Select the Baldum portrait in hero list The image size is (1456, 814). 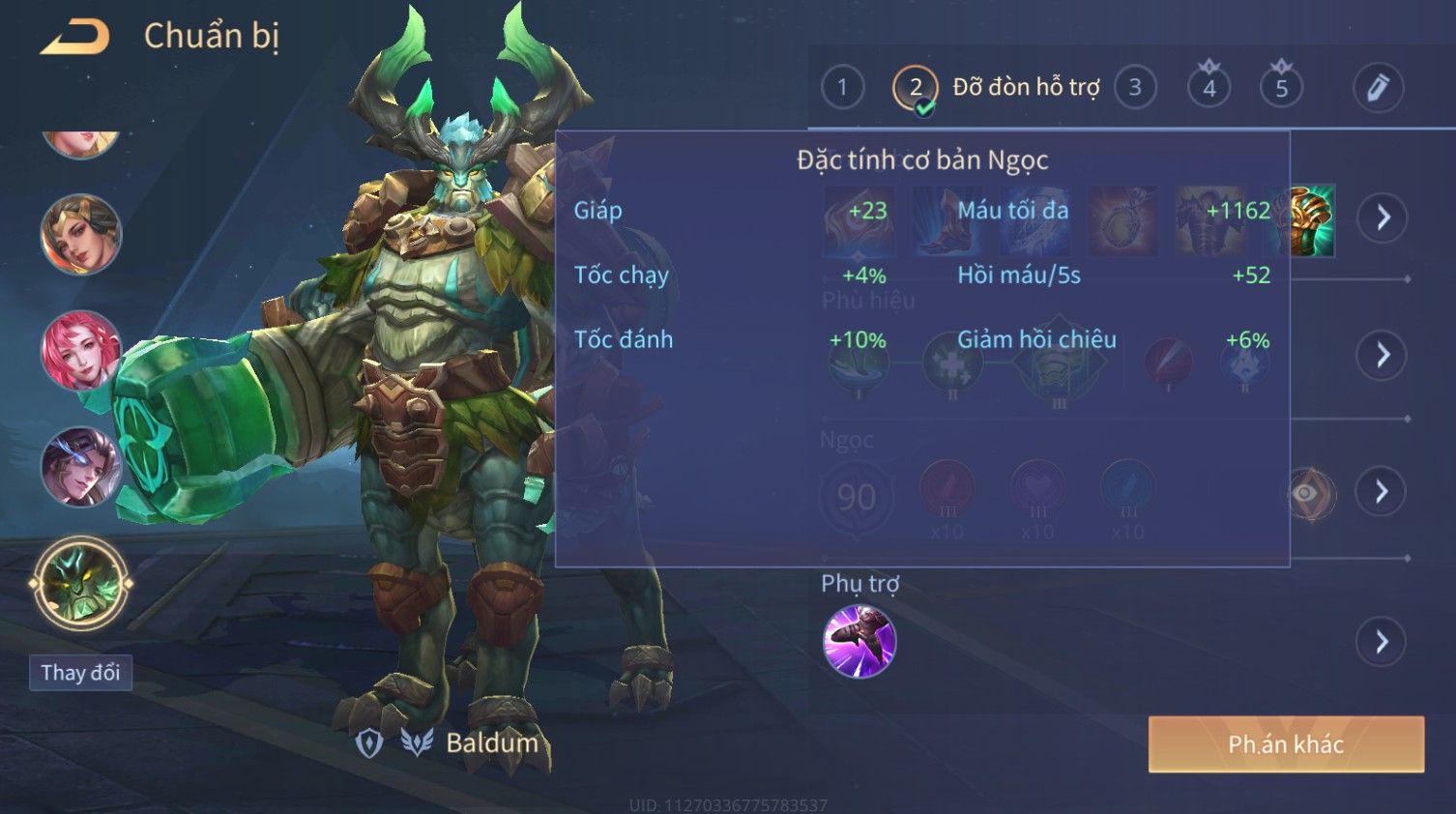[80, 583]
